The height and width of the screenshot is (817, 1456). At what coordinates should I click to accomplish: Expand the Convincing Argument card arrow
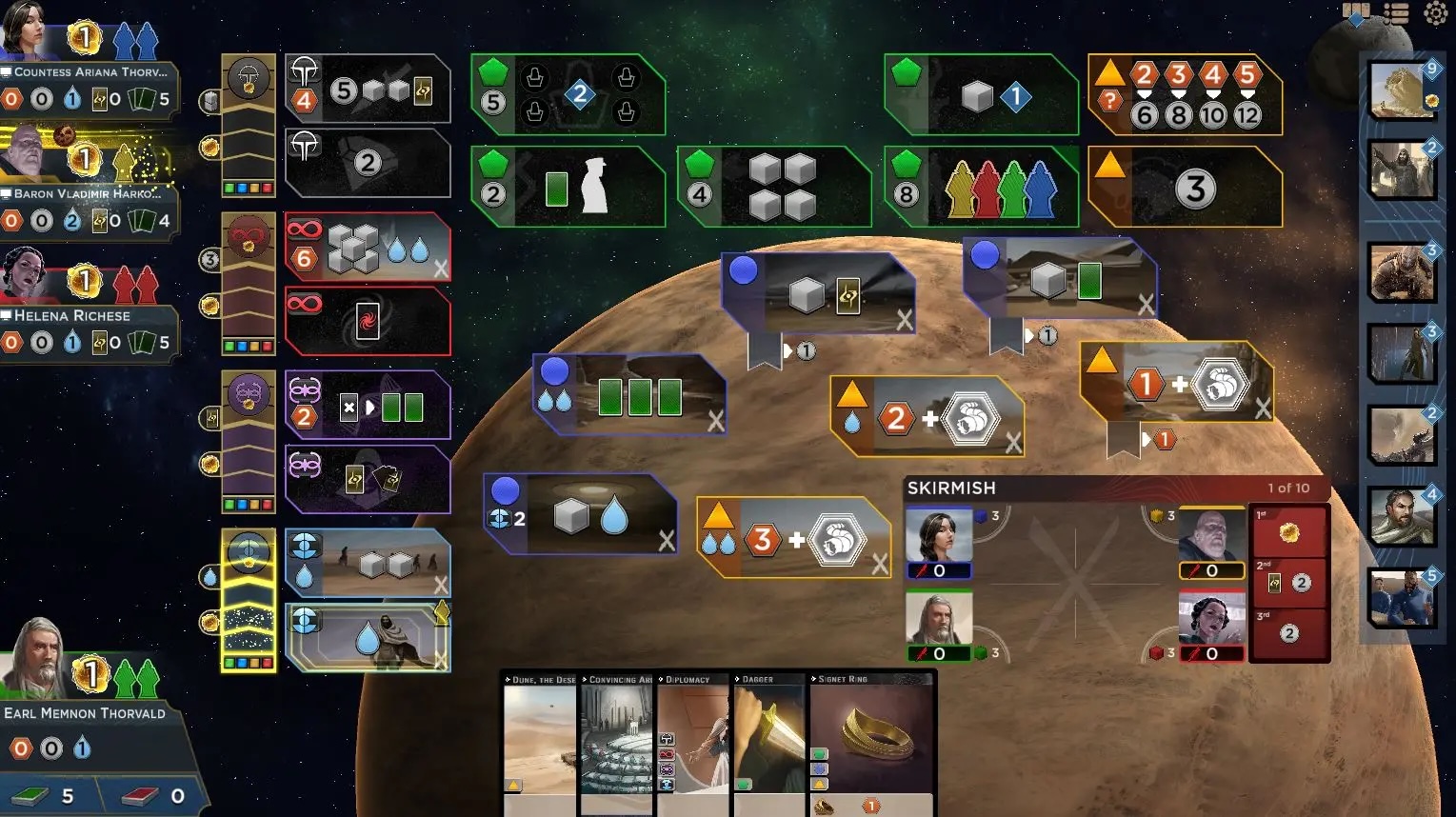pos(587,679)
